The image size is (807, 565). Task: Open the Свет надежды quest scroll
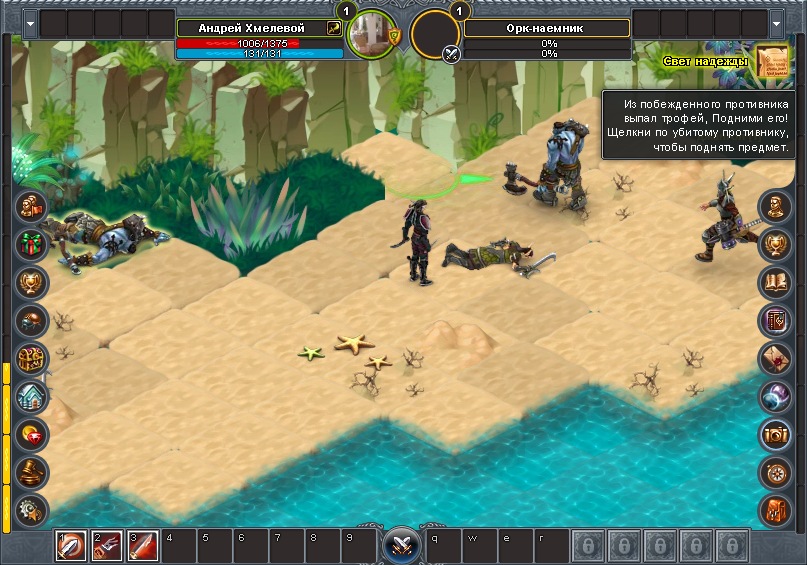click(x=771, y=61)
